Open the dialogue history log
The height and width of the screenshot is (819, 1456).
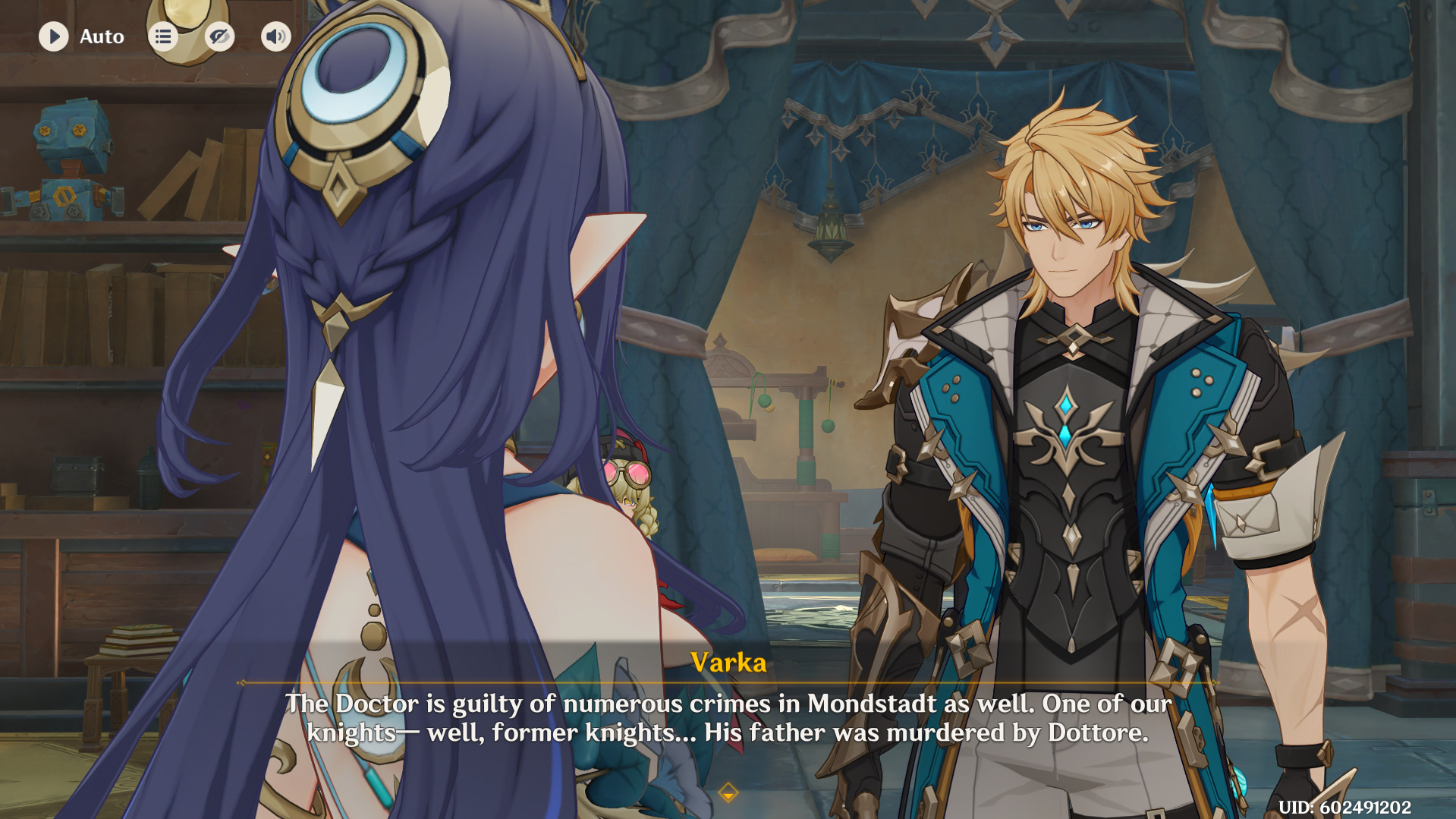163,36
